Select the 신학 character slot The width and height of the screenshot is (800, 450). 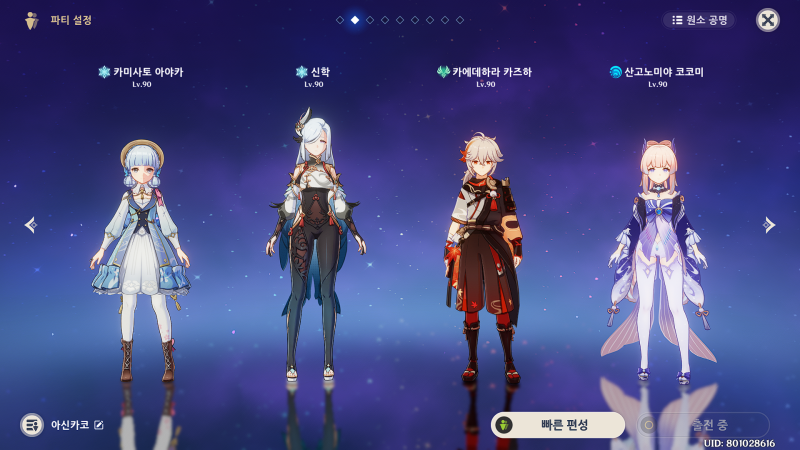[x=314, y=250]
